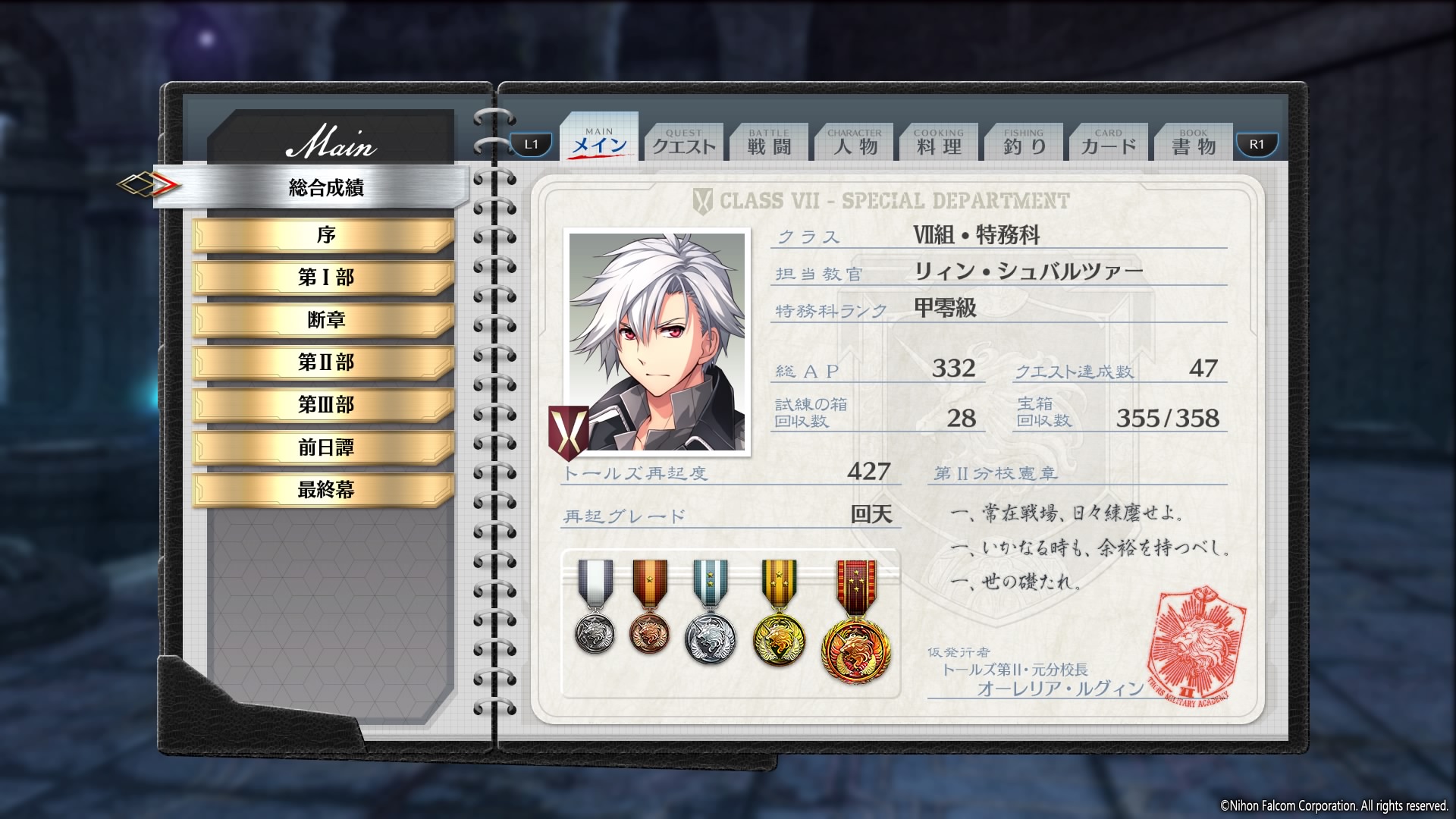
Task: Open the 第Ⅱ部 chapter entry
Action: [x=325, y=362]
